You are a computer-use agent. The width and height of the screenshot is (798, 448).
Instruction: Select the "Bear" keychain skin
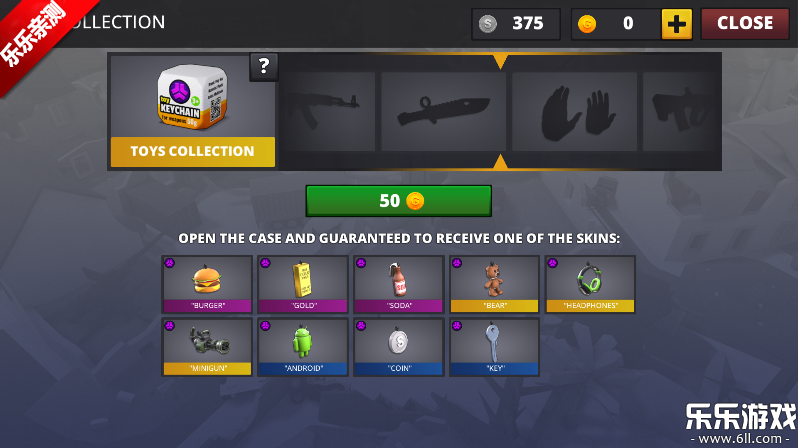(494, 284)
